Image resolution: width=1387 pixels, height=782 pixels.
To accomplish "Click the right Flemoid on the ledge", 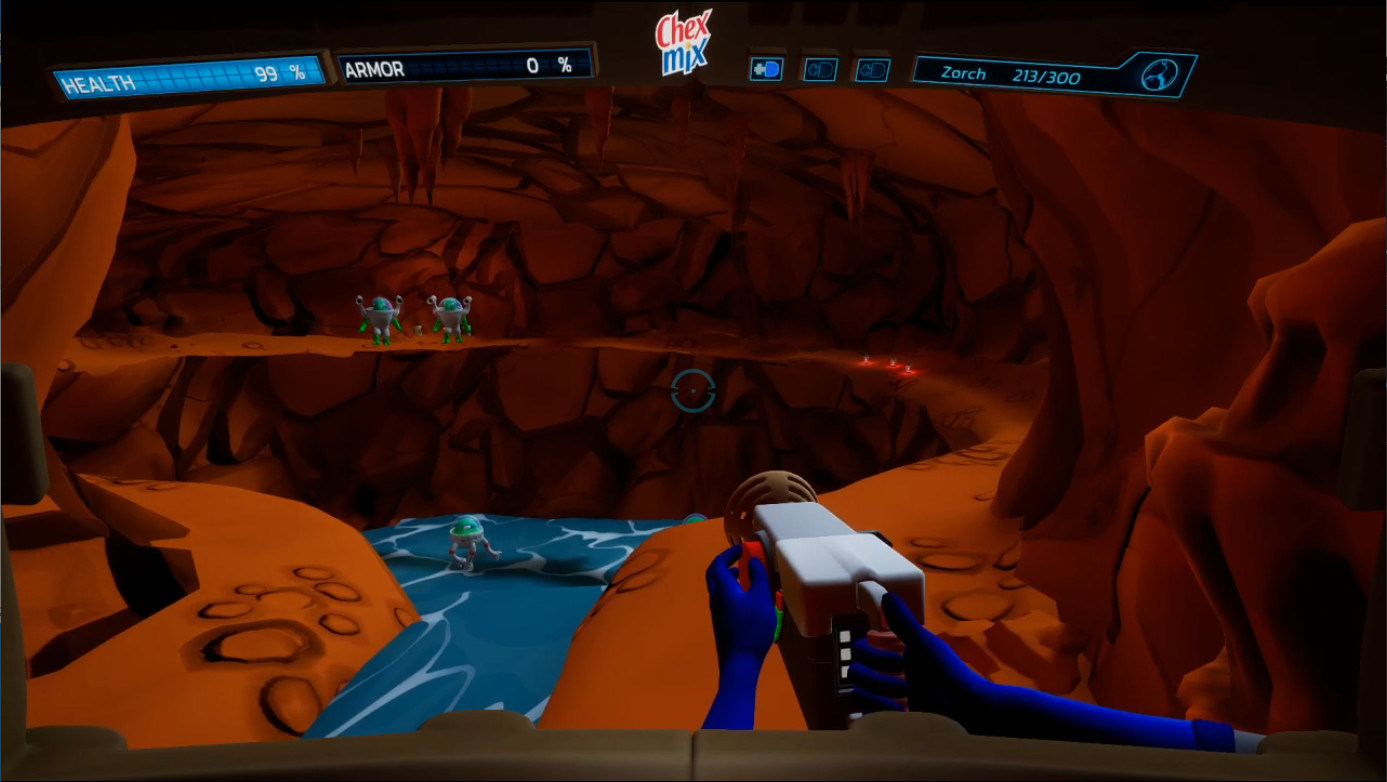I will point(449,313).
